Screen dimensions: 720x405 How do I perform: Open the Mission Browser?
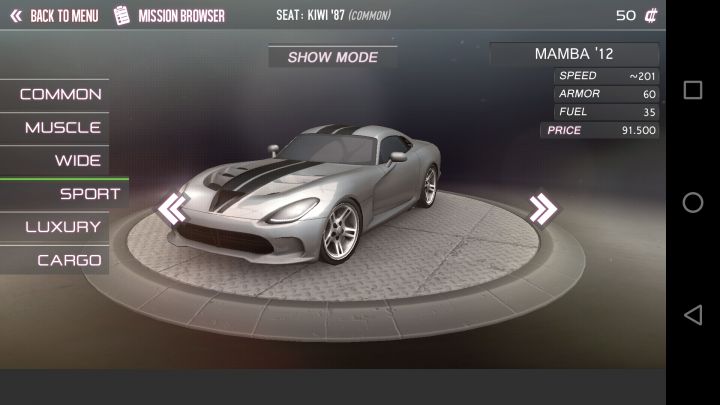pos(170,16)
